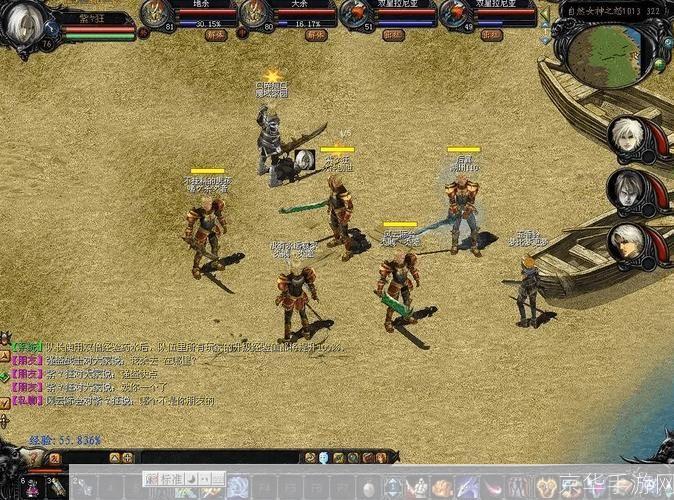Click the 标准 input method toolbar
This screenshot has width=674, height=500.
[170, 478]
